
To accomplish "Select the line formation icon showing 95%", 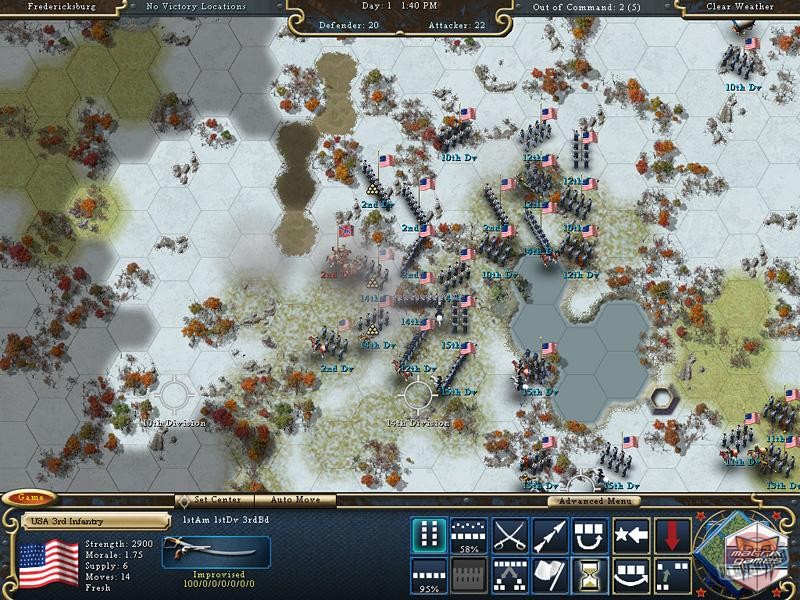I will point(429,575).
